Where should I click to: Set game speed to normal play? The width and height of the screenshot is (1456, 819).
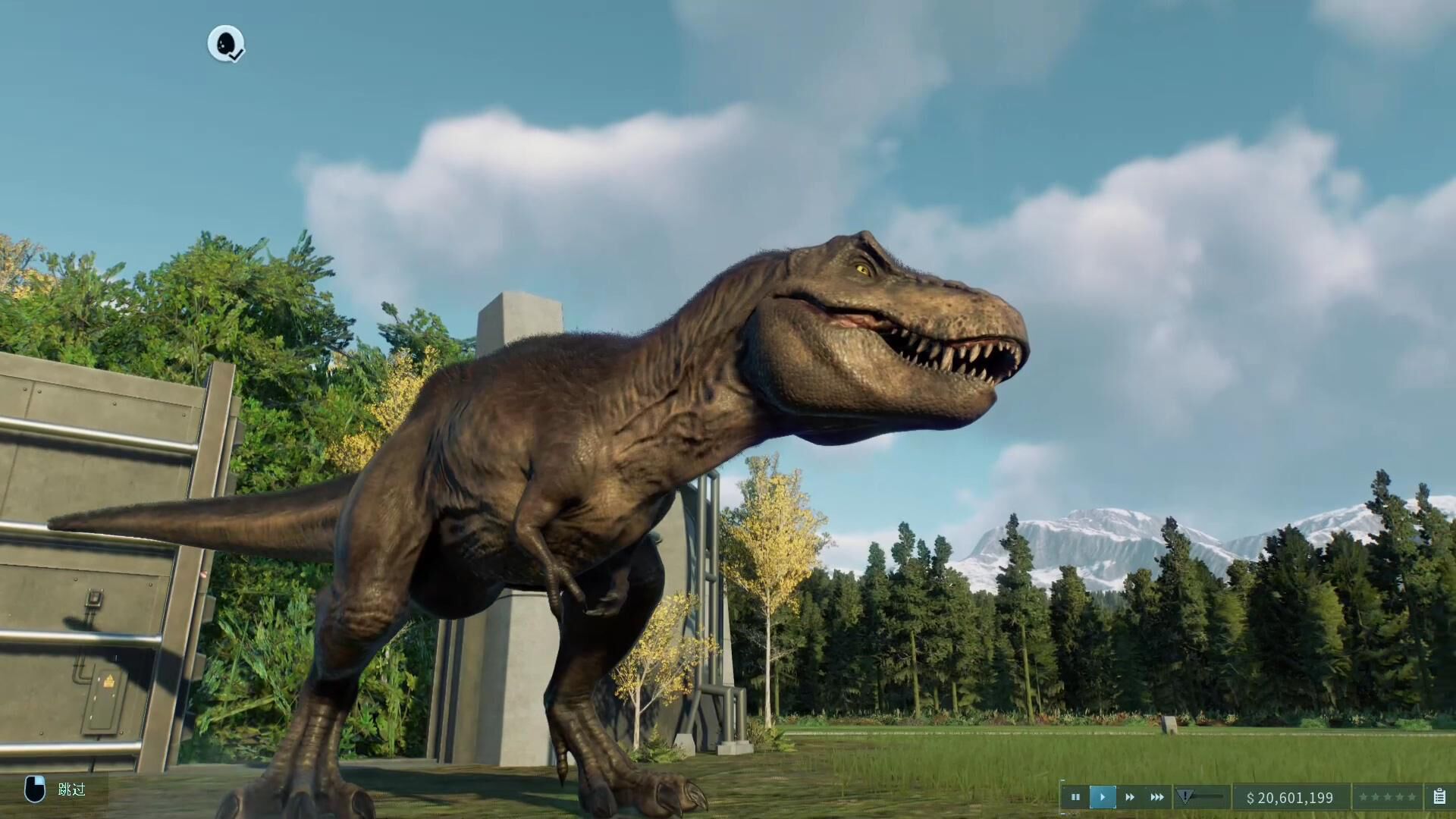1103,797
